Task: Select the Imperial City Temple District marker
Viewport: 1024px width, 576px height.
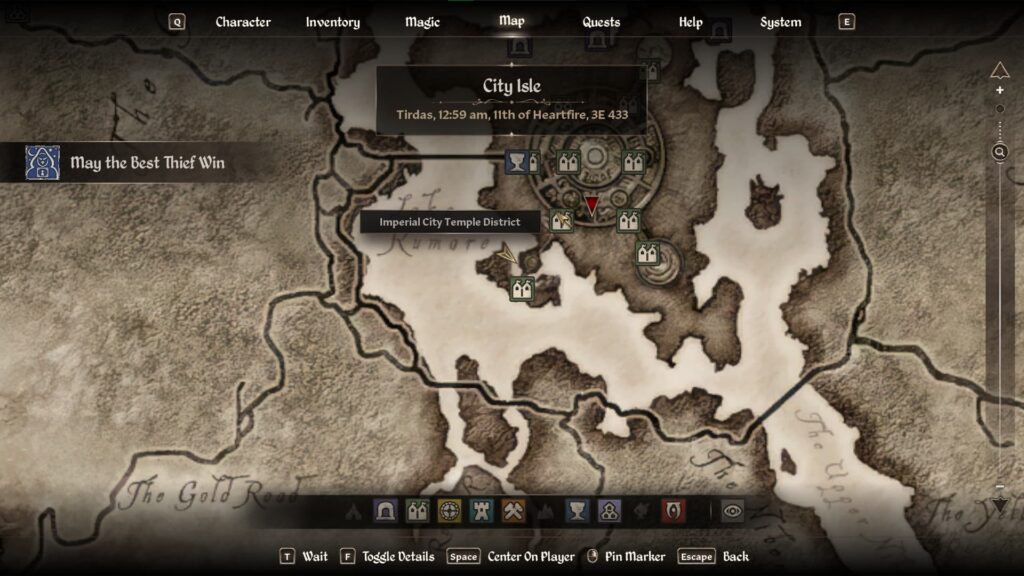Action: click(561, 220)
